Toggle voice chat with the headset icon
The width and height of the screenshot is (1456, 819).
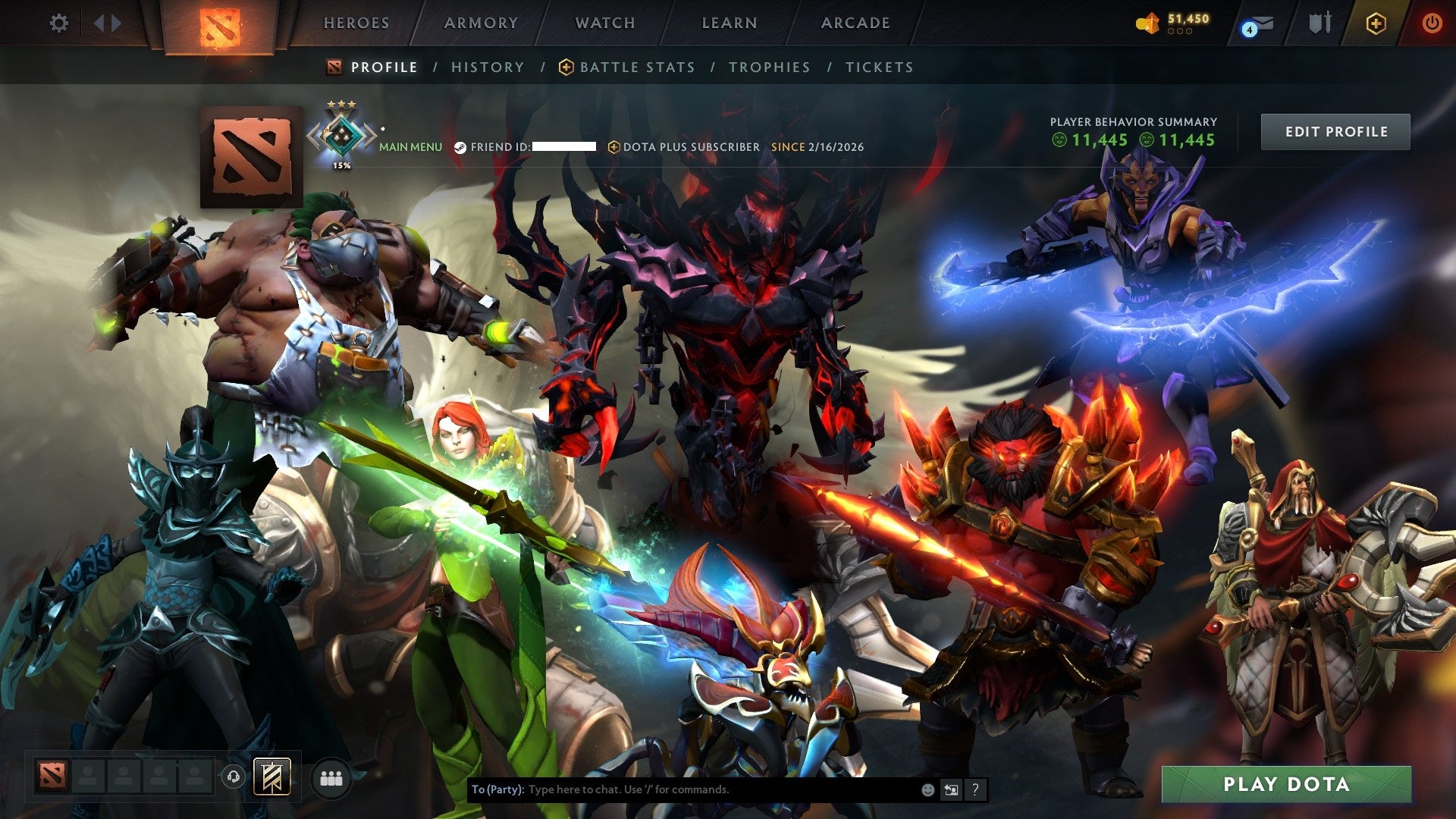[x=232, y=777]
